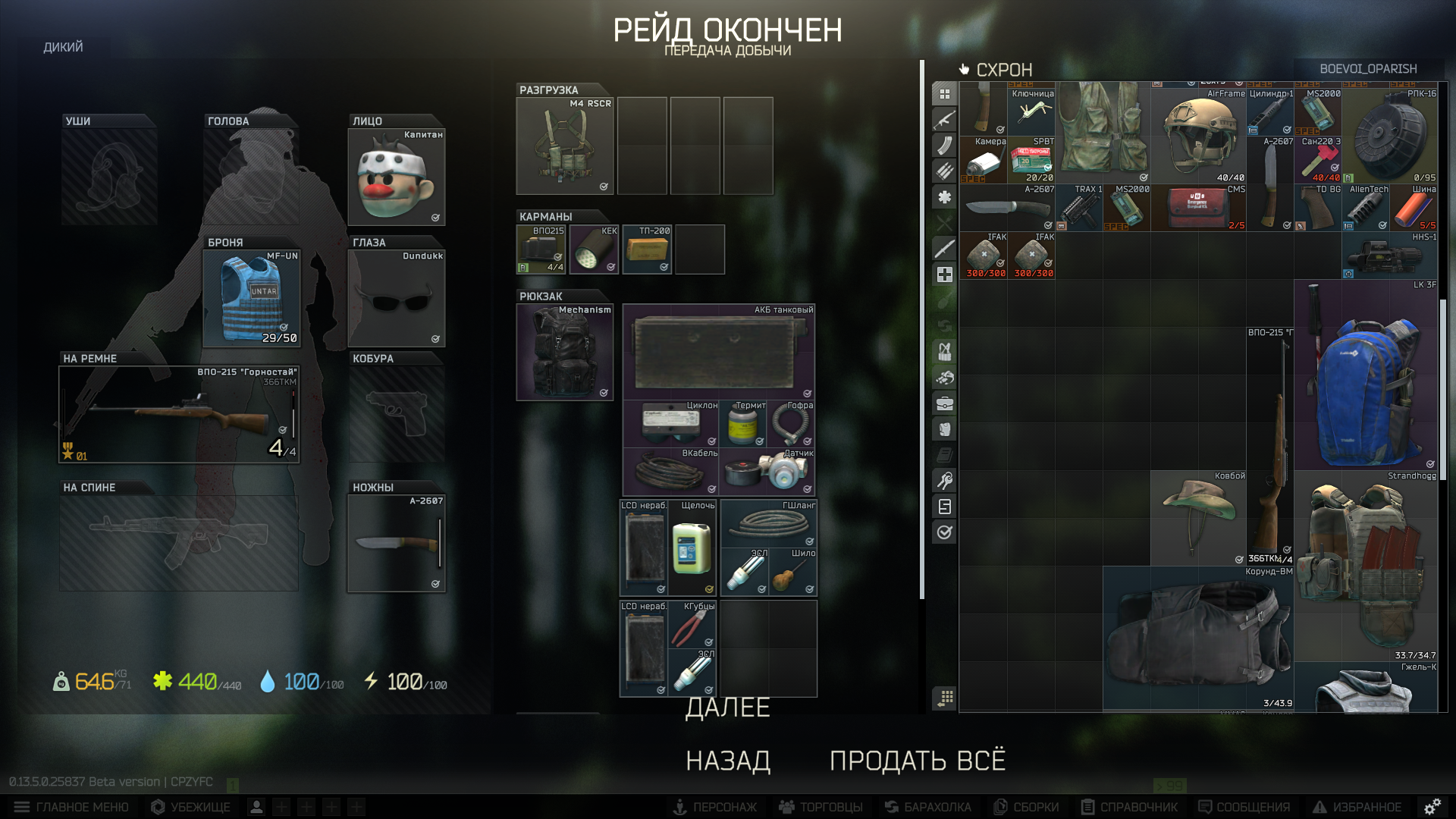This screenshot has width=1456, height=819.
Task: Switch to the ПЕРСОНАЖ tab
Action: (715, 807)
